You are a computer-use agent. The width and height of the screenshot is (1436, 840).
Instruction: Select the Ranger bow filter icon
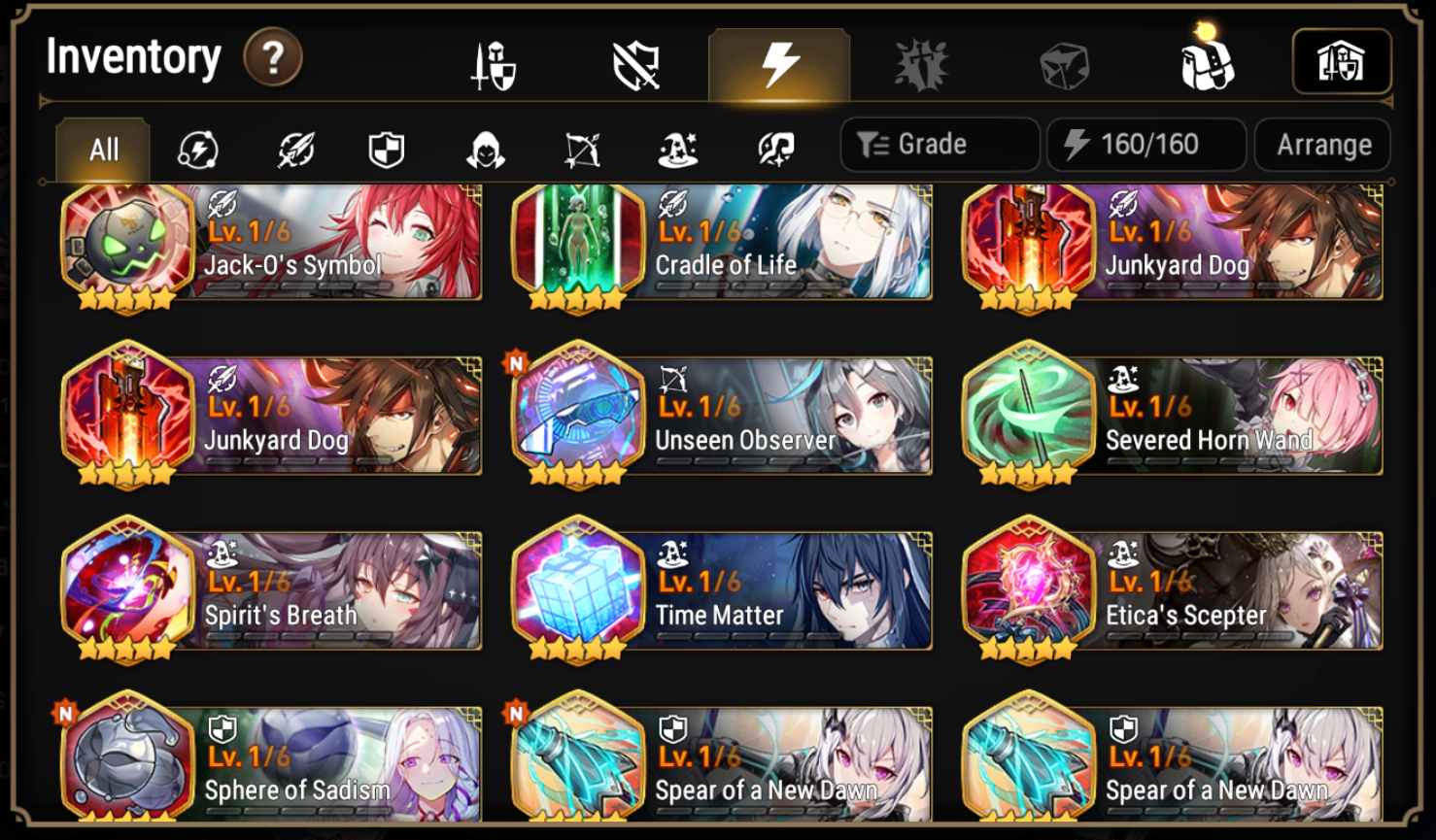click(583, 148)
